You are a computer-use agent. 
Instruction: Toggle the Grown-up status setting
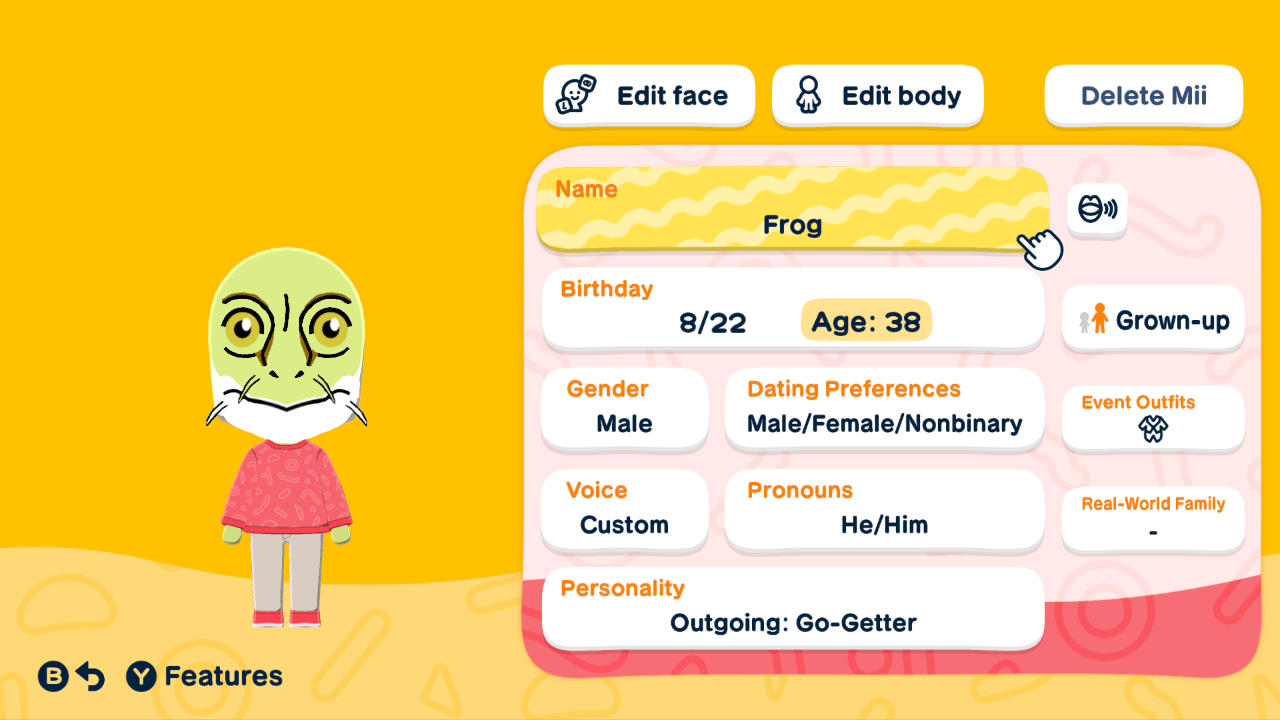click(1152, 318)
